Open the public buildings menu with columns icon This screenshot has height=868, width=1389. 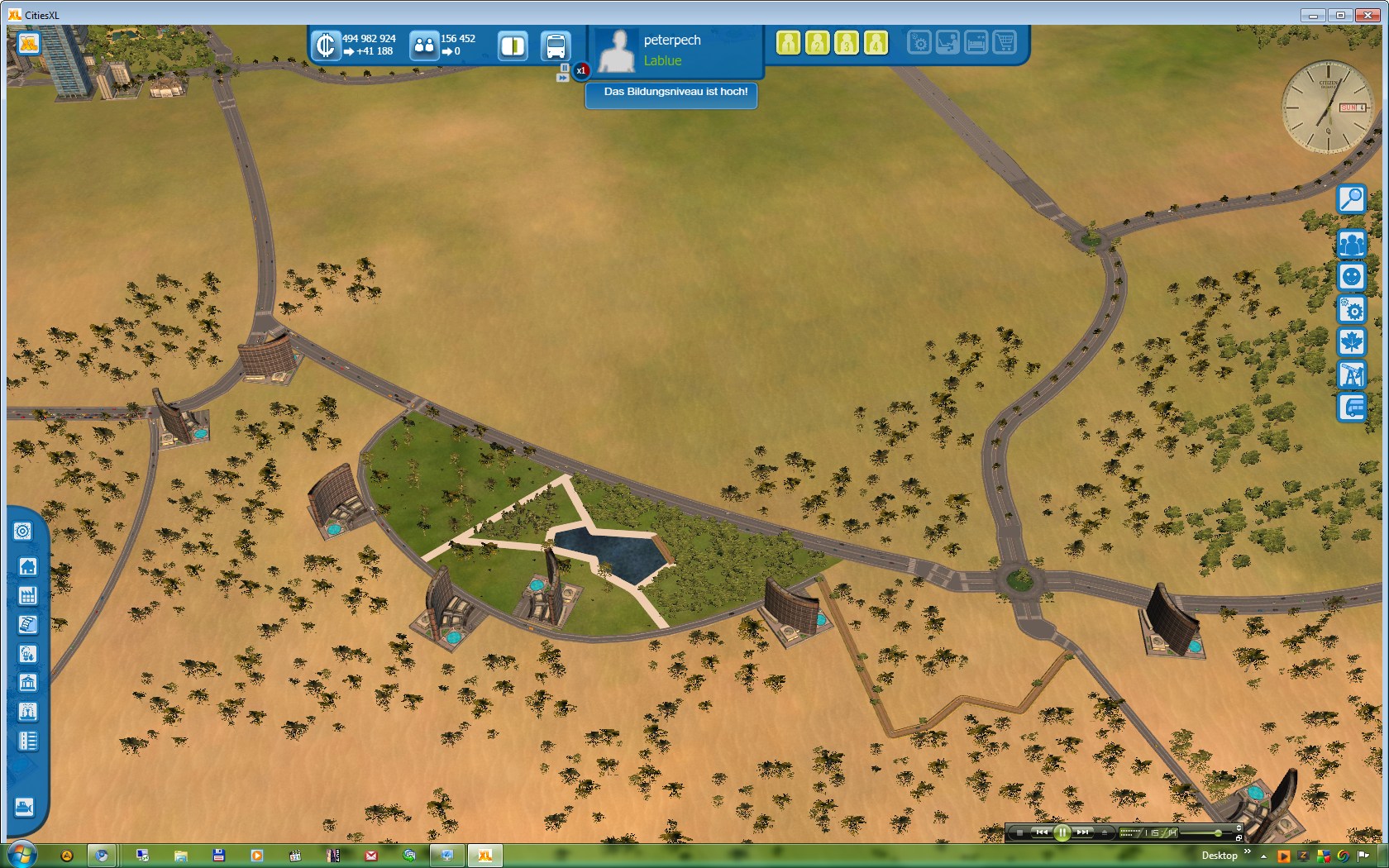[x=27, y=683]
